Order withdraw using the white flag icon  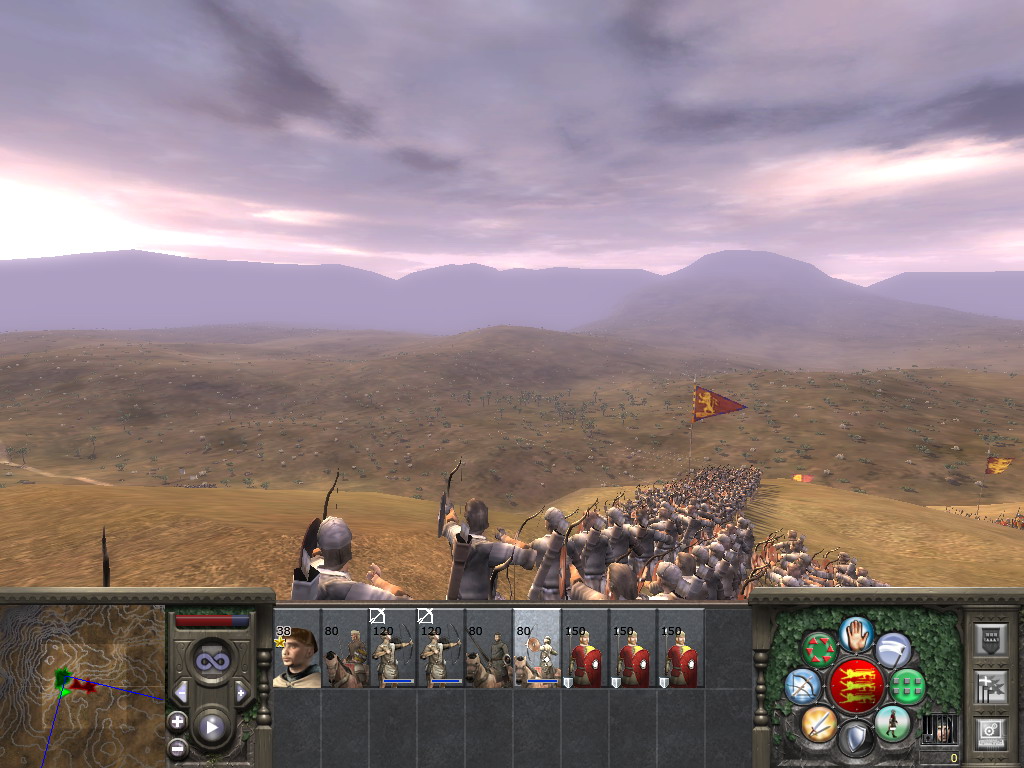(x=893, y=650)
